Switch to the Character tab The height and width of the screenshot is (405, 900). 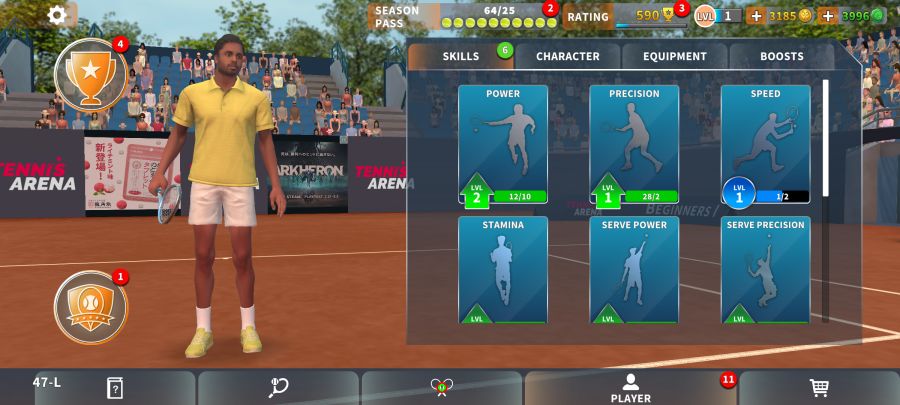(568, 56)
